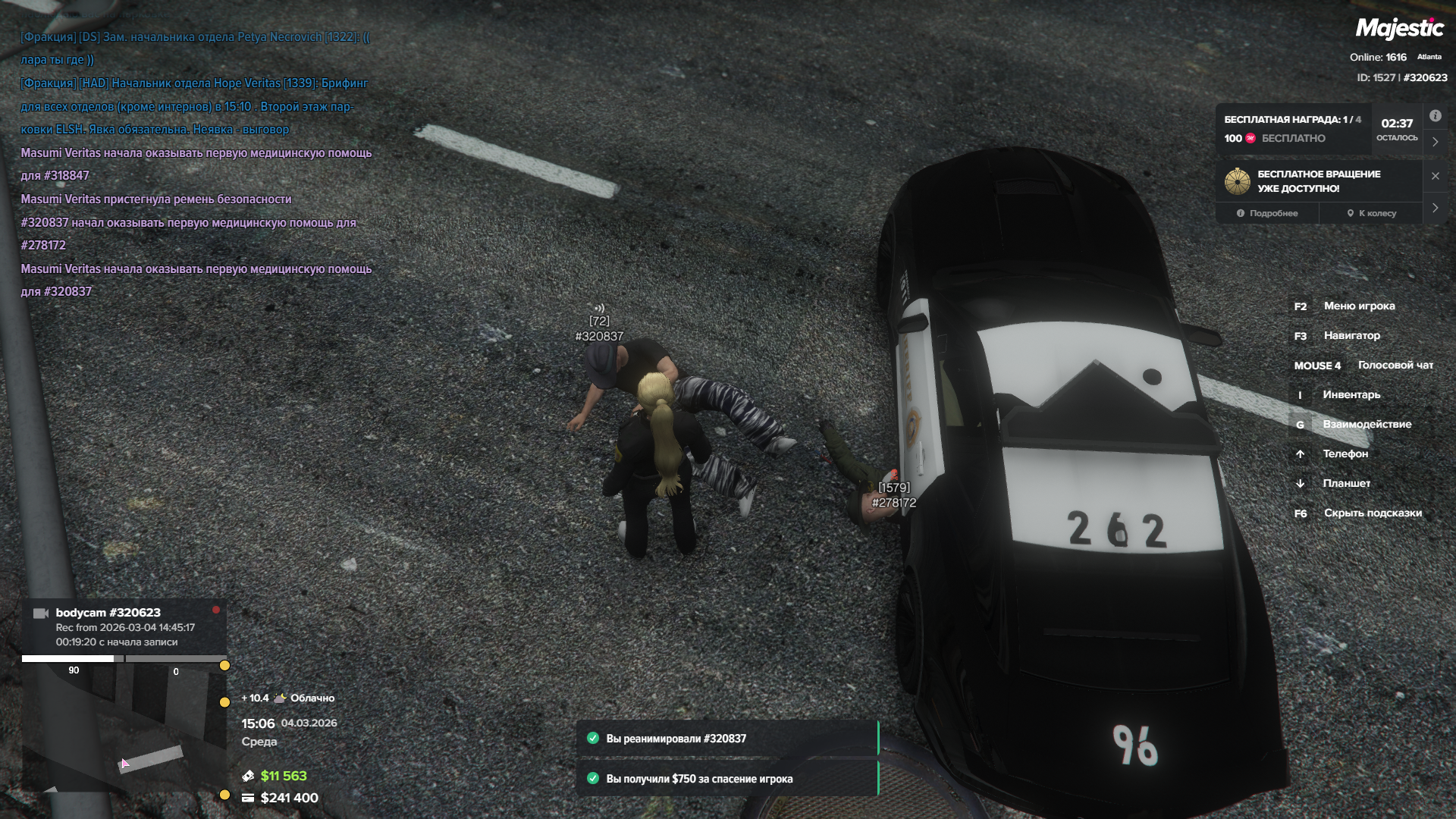
Task: Open the Подробнее details button
Action: coord(1267,213)
